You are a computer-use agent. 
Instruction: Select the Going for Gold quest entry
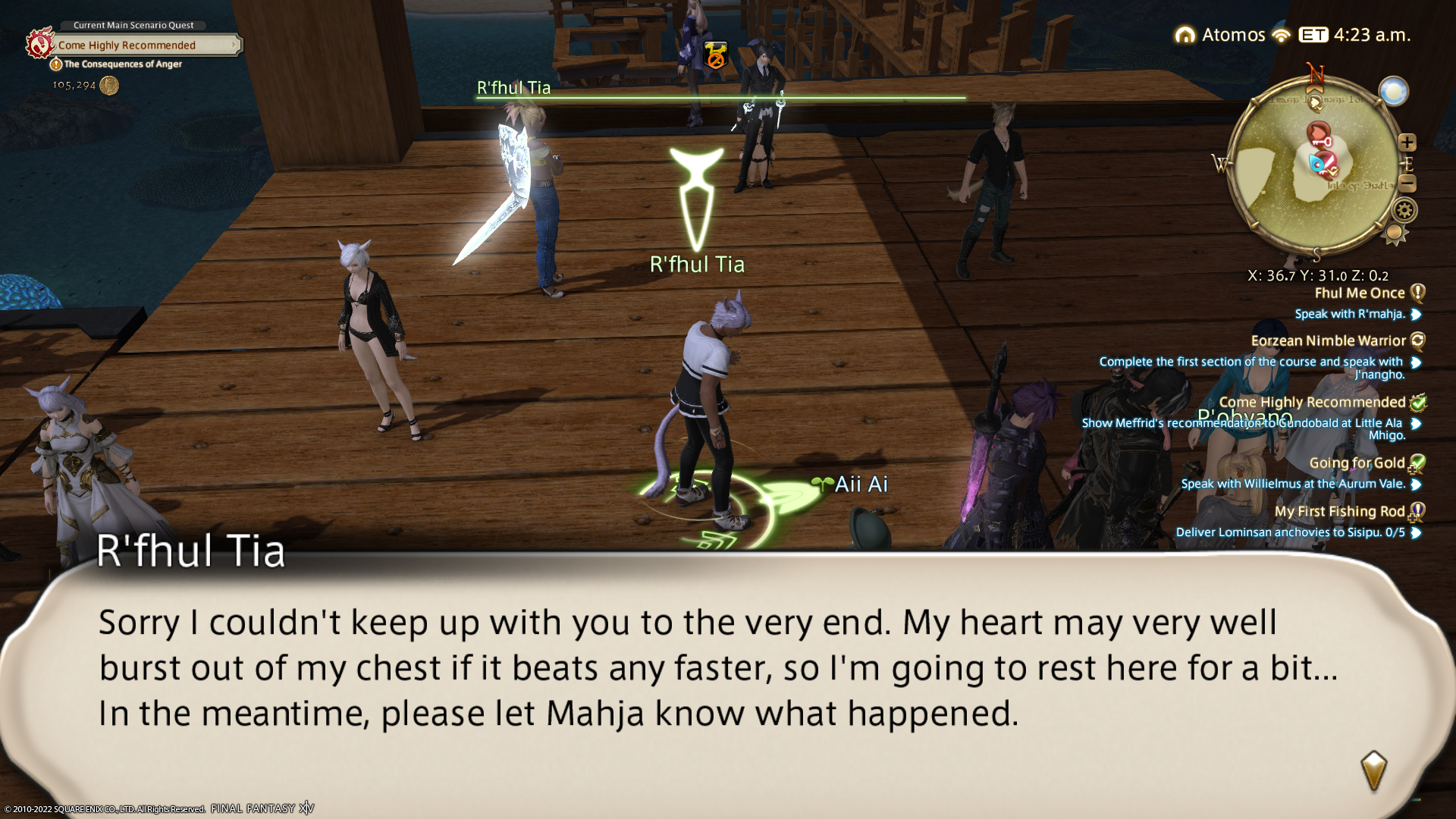1357,463
